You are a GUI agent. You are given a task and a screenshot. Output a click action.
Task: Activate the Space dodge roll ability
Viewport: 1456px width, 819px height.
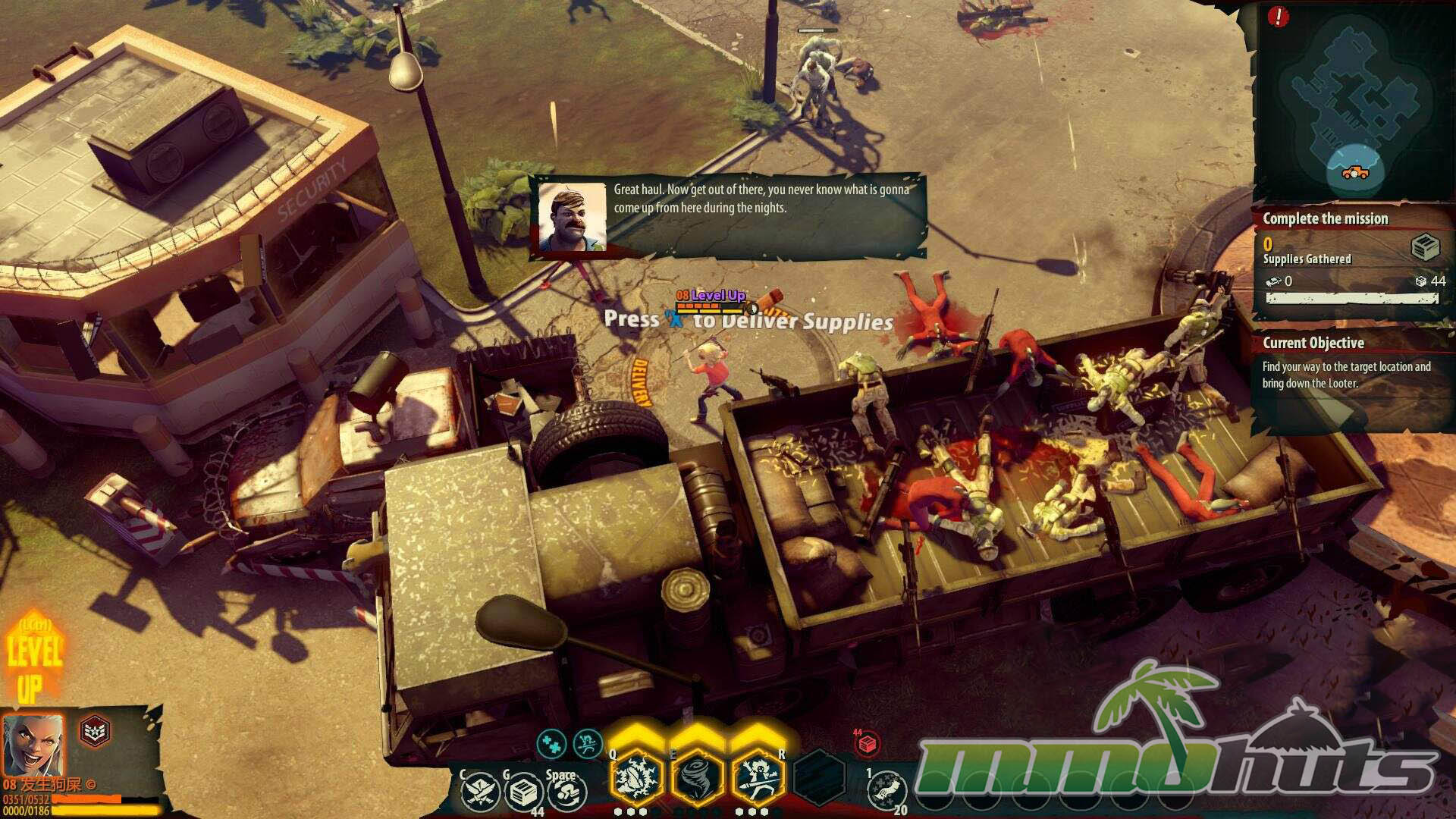566,792
